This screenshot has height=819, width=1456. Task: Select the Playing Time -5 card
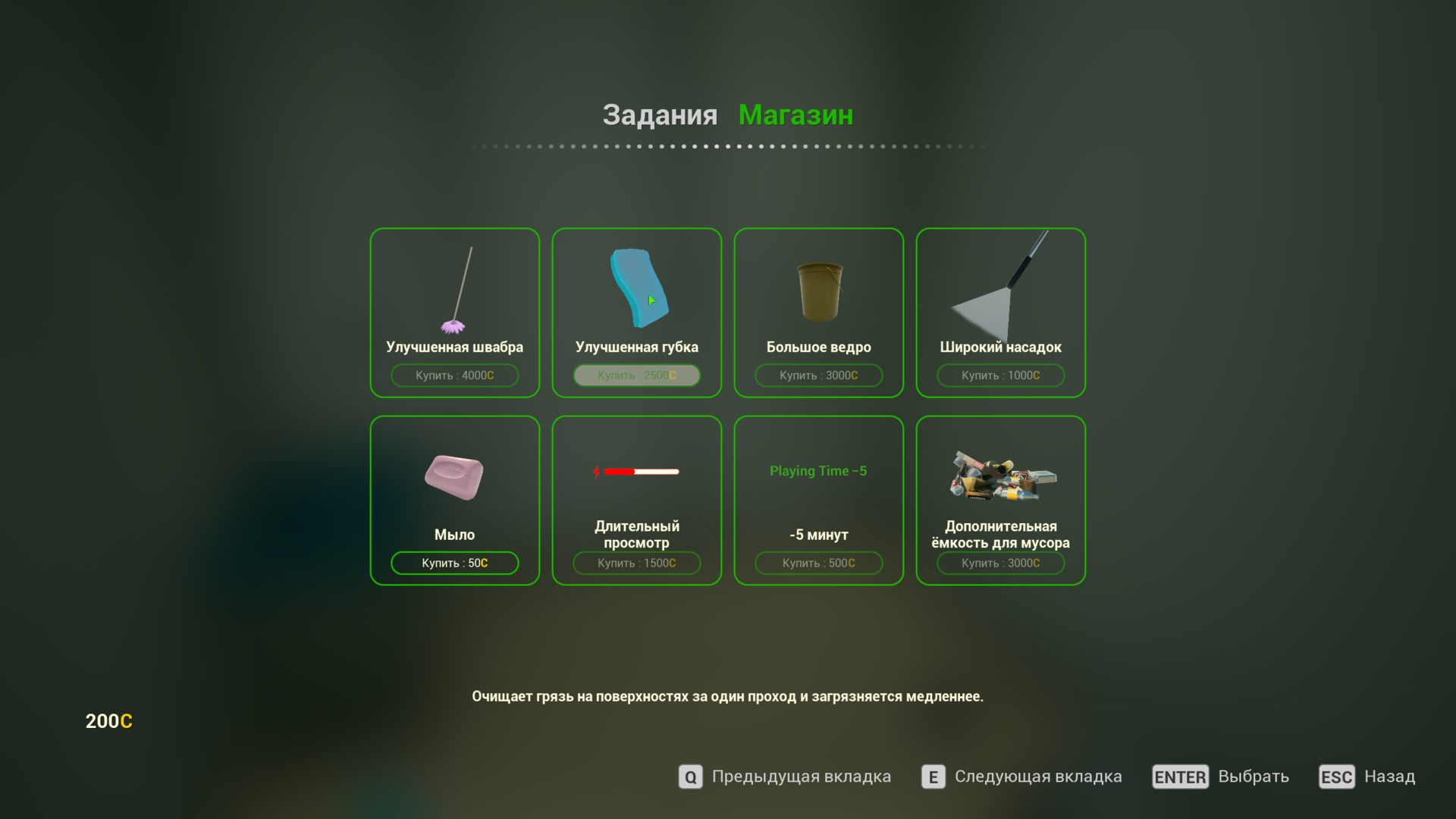click(819, 500)
